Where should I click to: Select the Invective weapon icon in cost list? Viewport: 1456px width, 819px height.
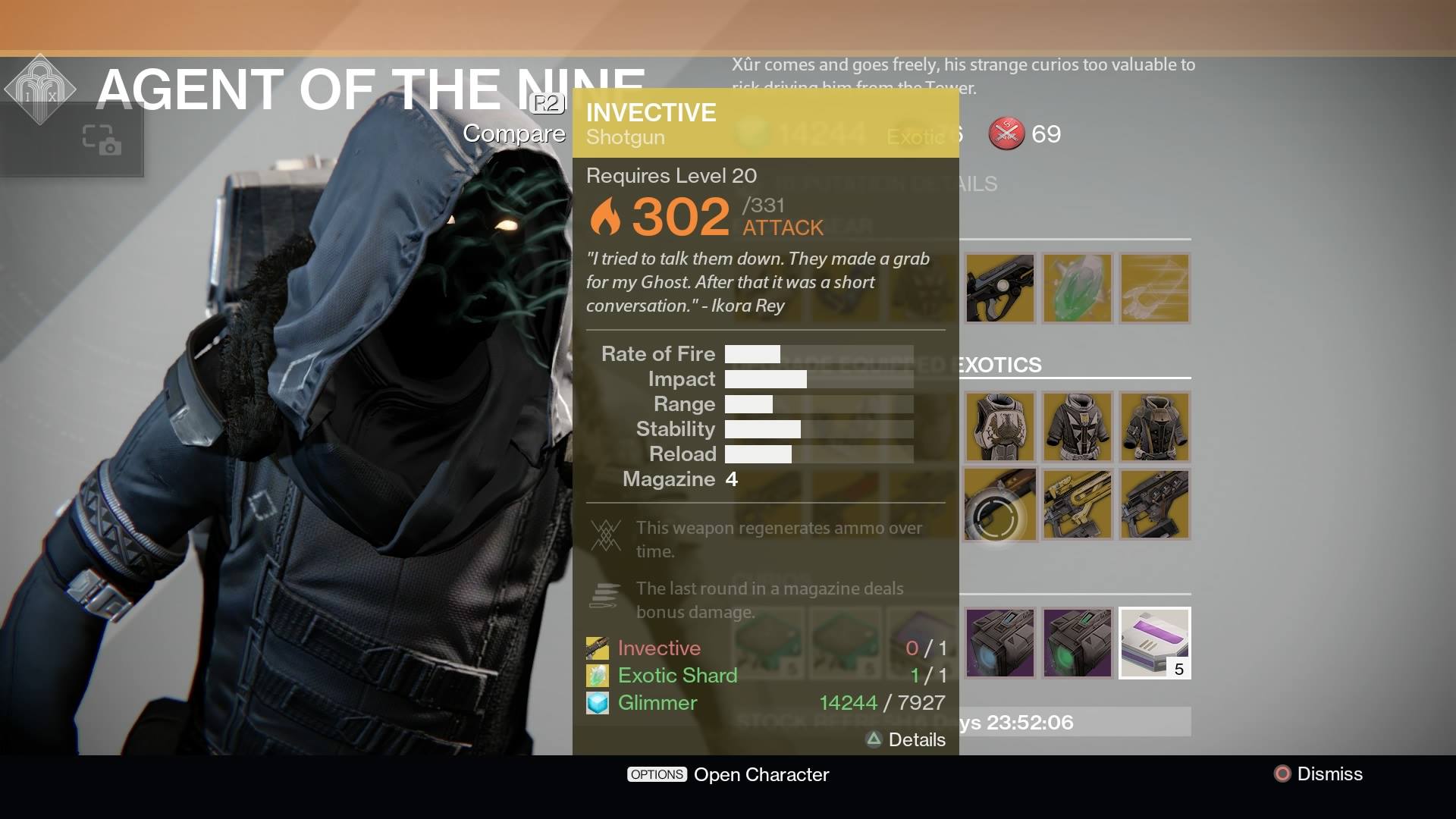click(598, 648)
